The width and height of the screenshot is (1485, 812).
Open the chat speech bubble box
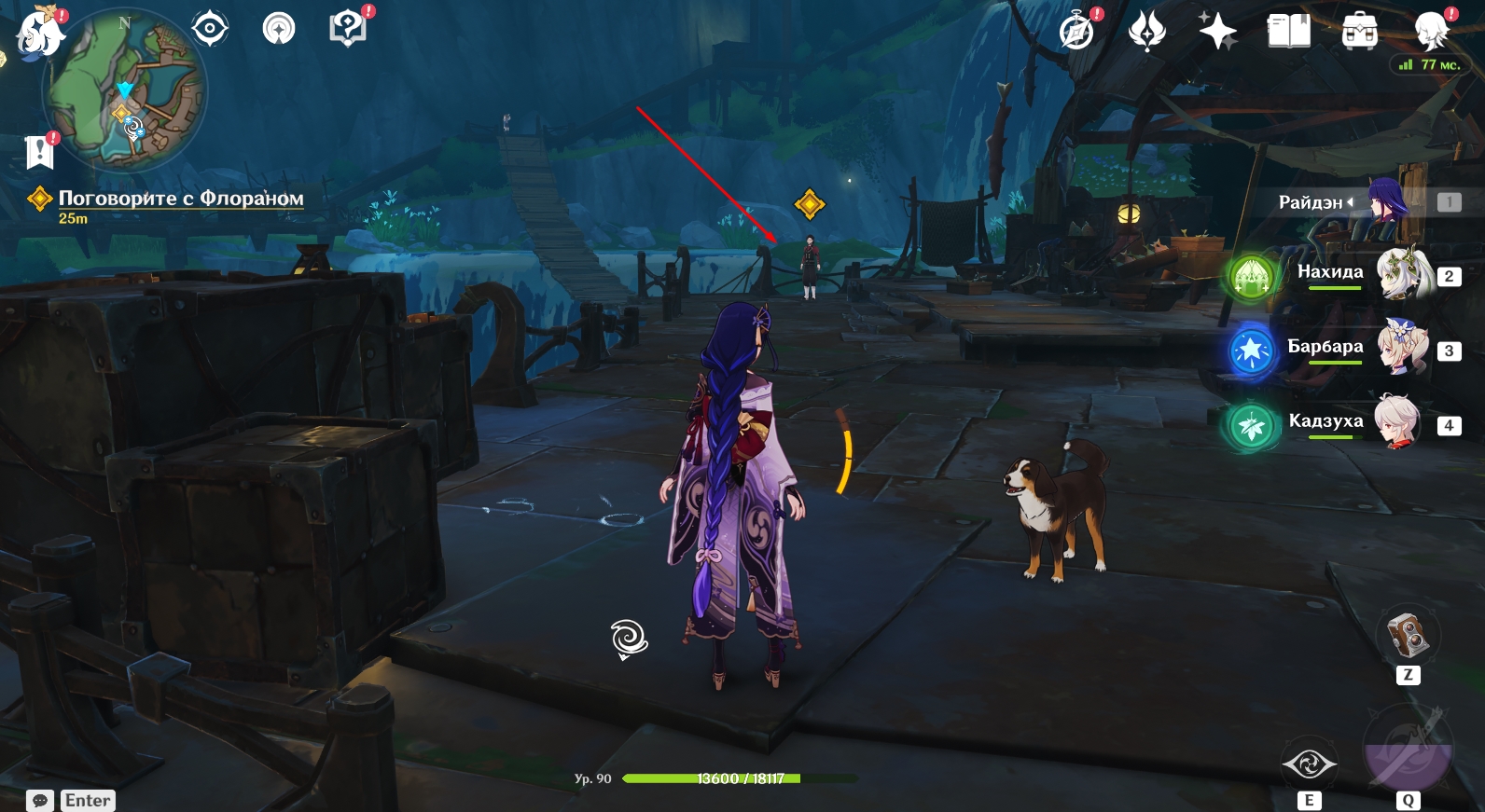coord(40,800)
